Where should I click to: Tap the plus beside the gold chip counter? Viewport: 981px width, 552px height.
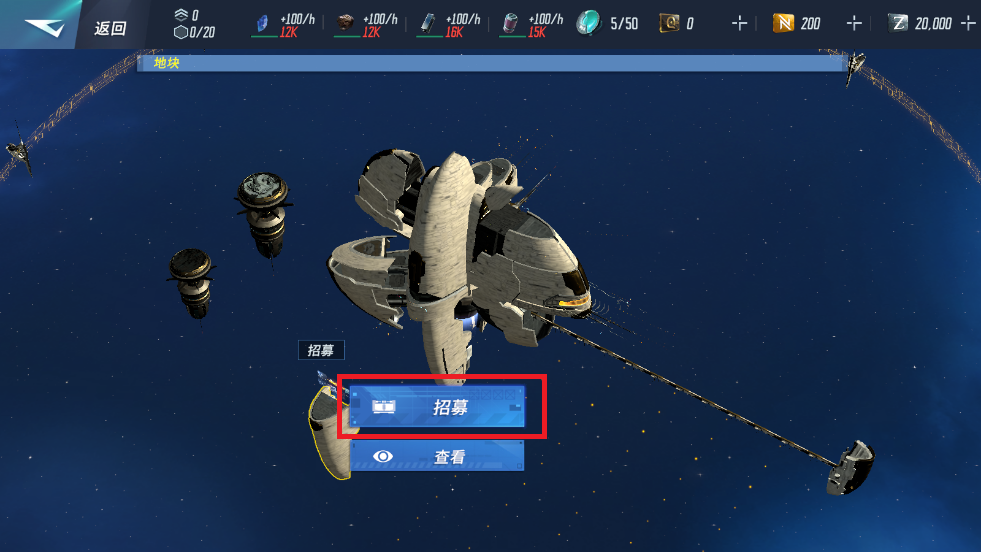point(739,23)
